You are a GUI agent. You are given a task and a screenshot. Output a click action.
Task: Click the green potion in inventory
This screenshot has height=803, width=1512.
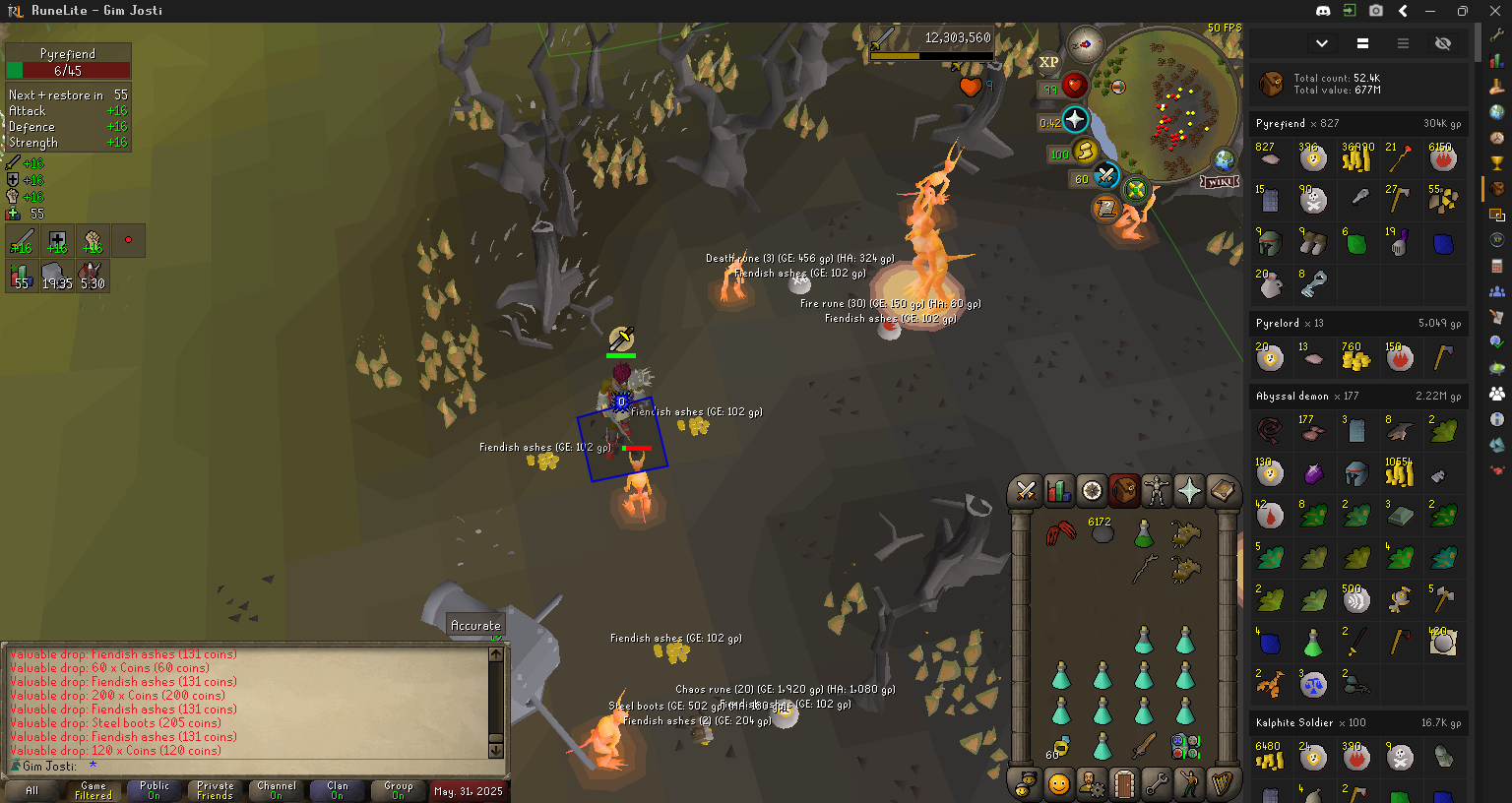pyautogui.click(x=1143, y=534)
